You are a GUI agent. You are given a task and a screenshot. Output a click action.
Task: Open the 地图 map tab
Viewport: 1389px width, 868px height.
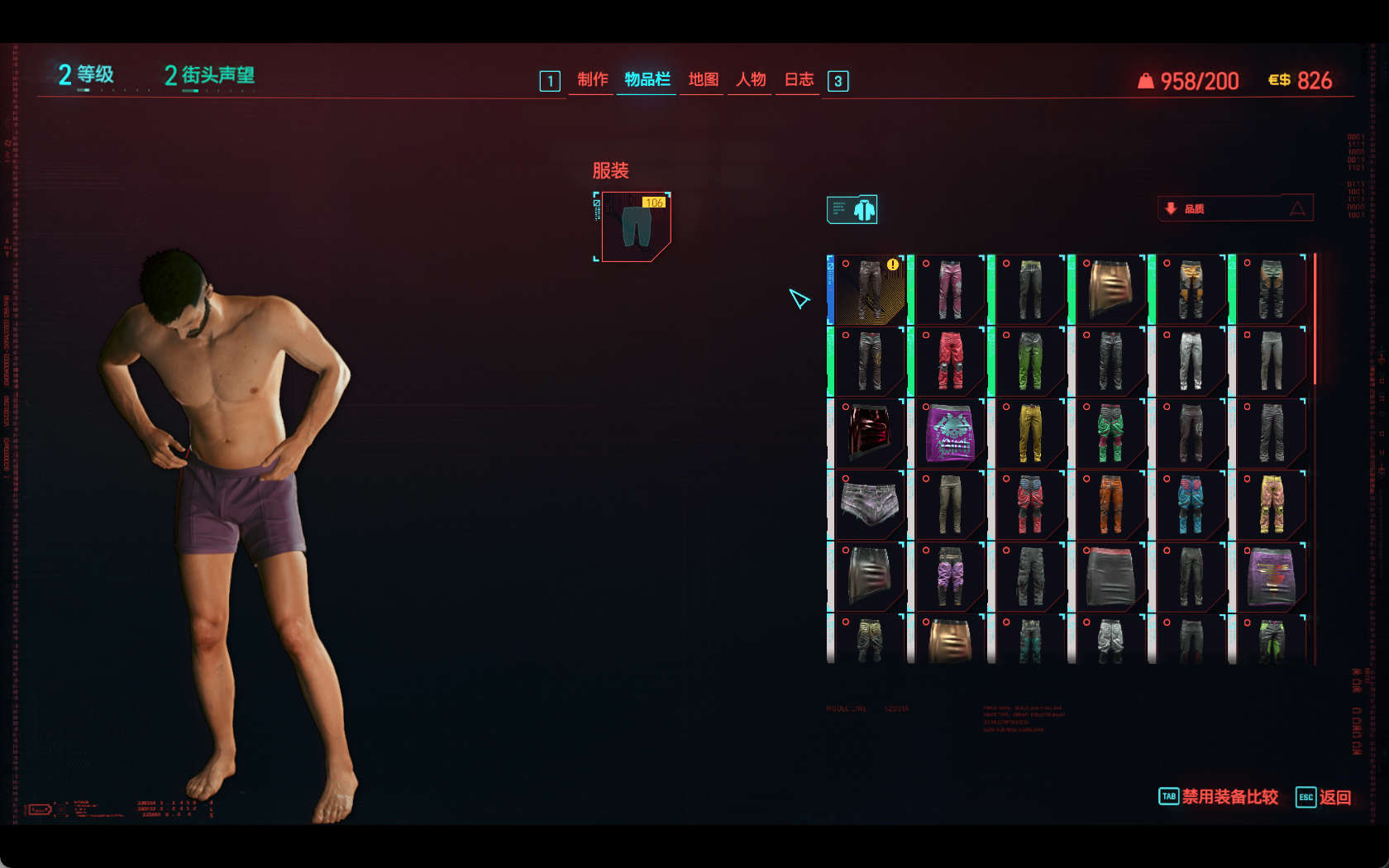click(703, 79)
